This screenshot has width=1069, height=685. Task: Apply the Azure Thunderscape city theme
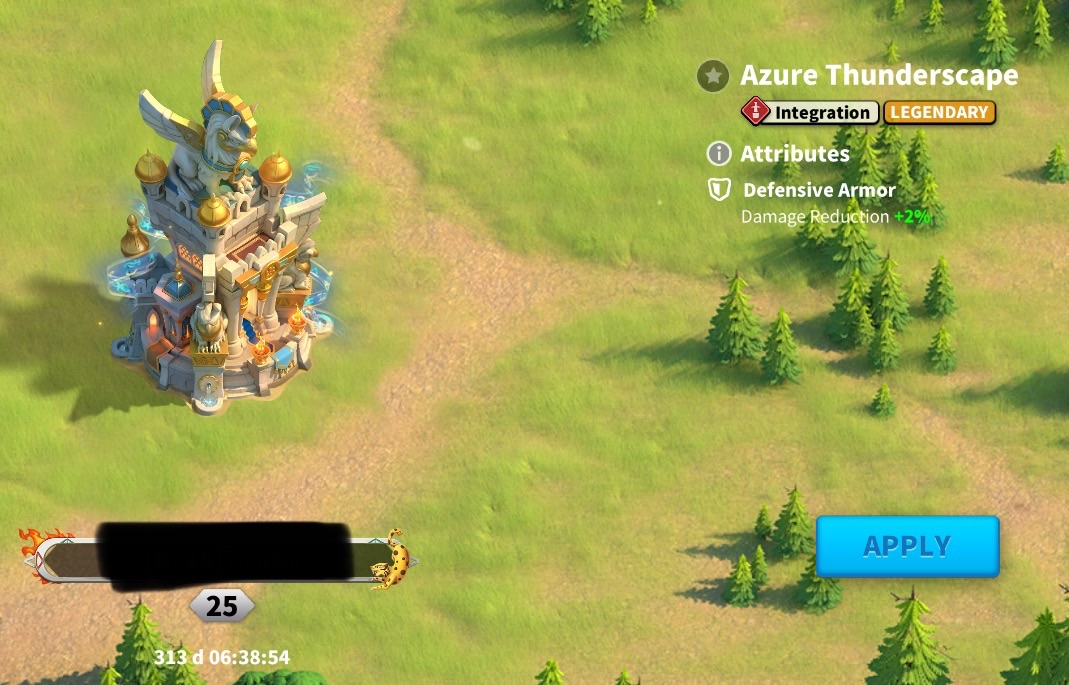[907, 546]
